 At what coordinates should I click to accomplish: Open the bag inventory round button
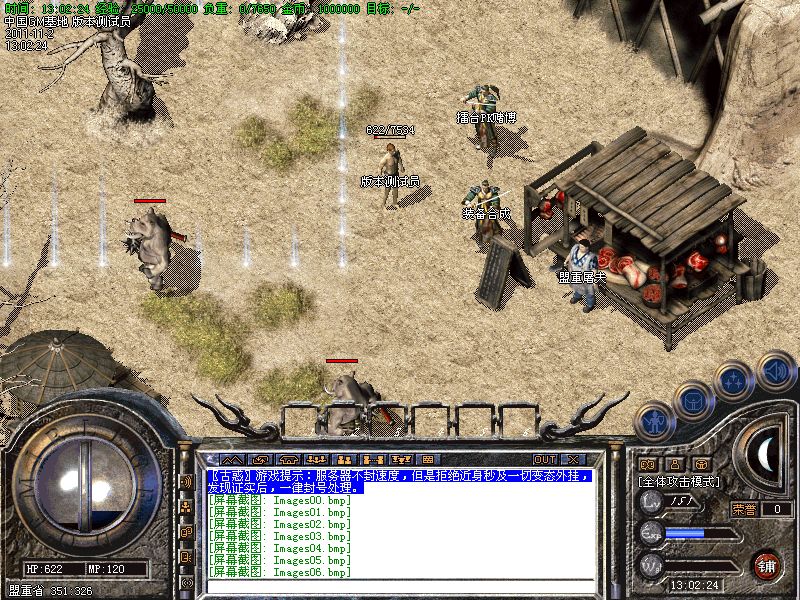coord(693,400)
